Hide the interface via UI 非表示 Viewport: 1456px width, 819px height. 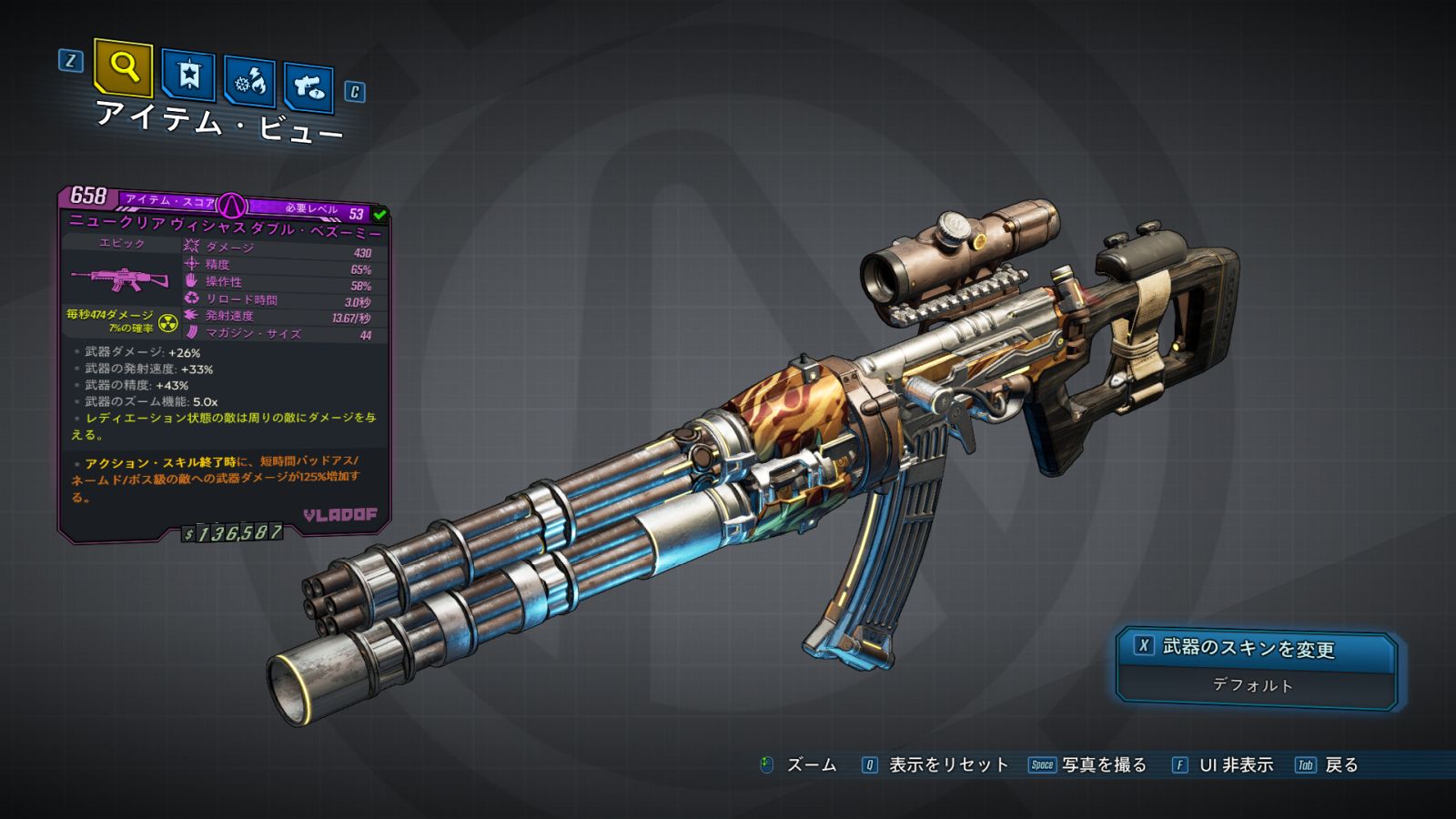pos(1235,765)
